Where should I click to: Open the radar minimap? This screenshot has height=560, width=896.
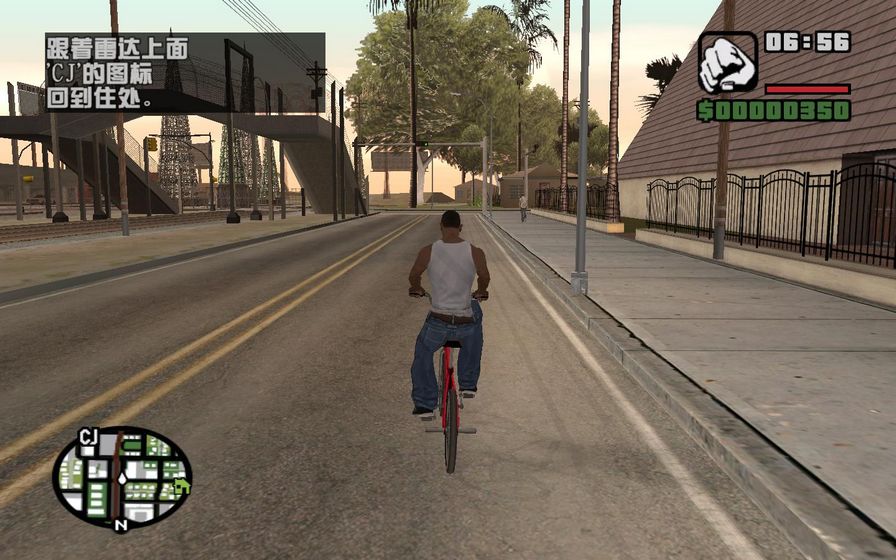pos(122,477)
